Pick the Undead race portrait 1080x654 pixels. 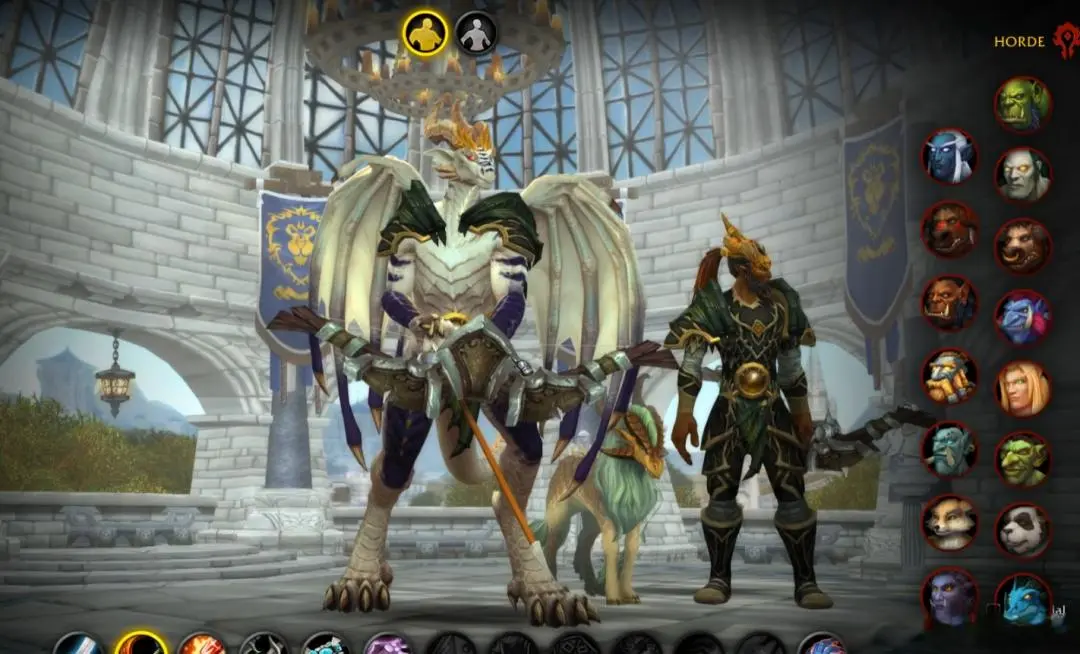click(1022, 175)
